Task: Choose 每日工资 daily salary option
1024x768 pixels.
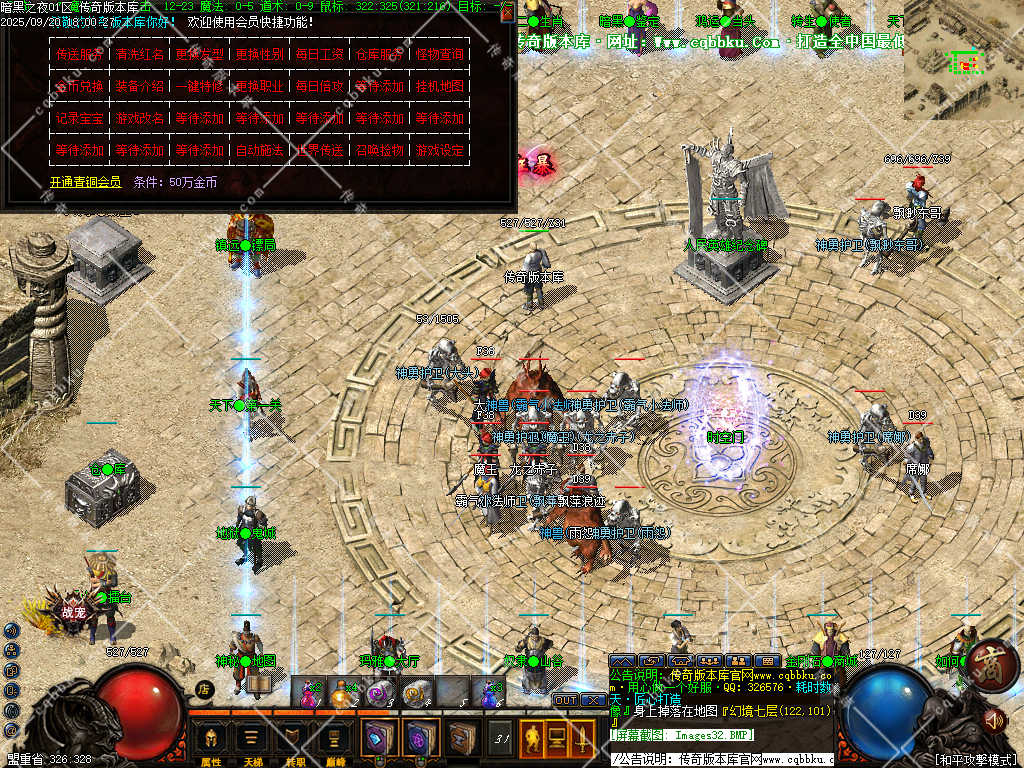Action: [319, 54]
